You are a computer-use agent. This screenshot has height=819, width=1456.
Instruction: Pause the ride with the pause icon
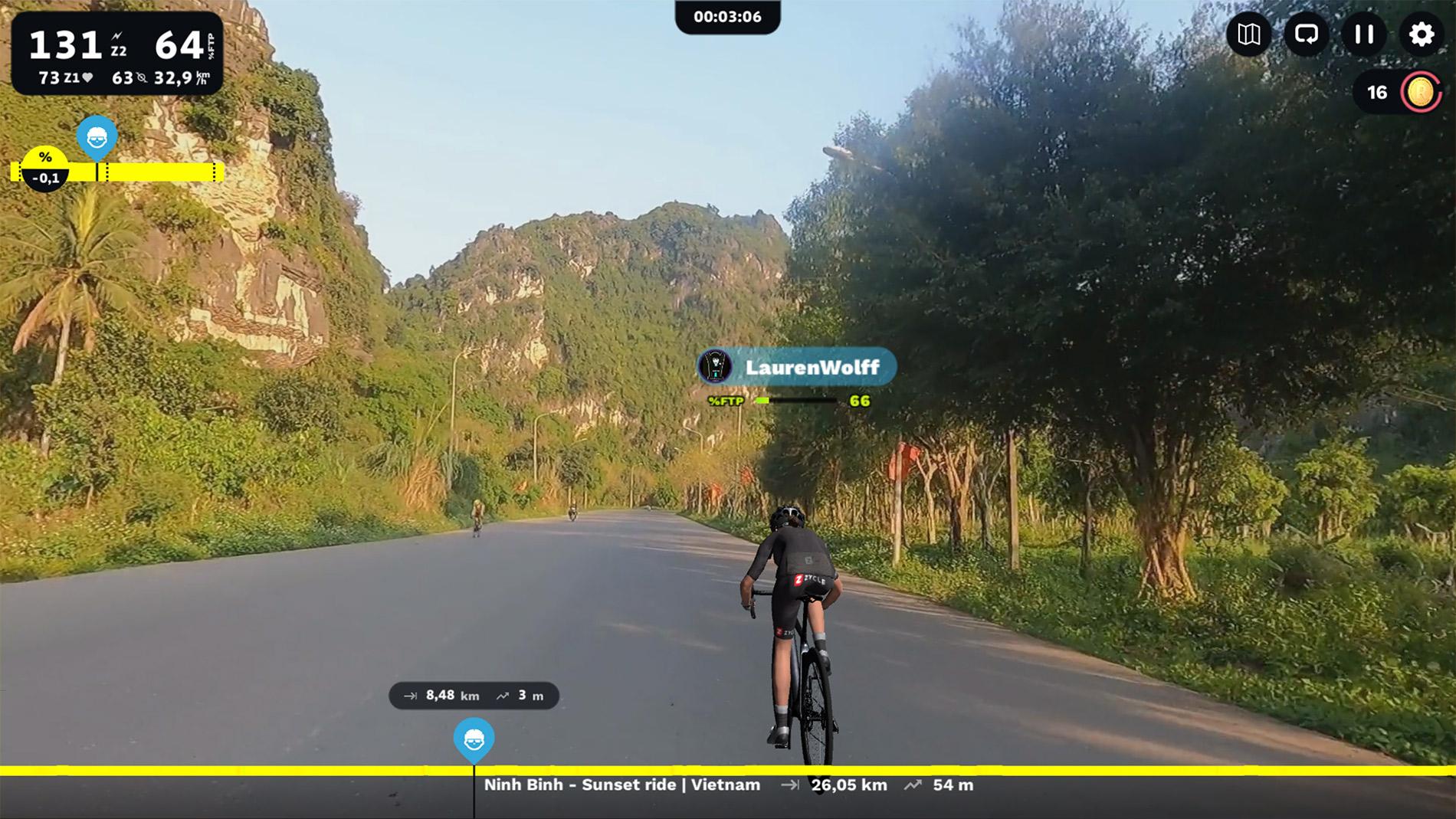pyautogui.click(x=1364, y=34)
